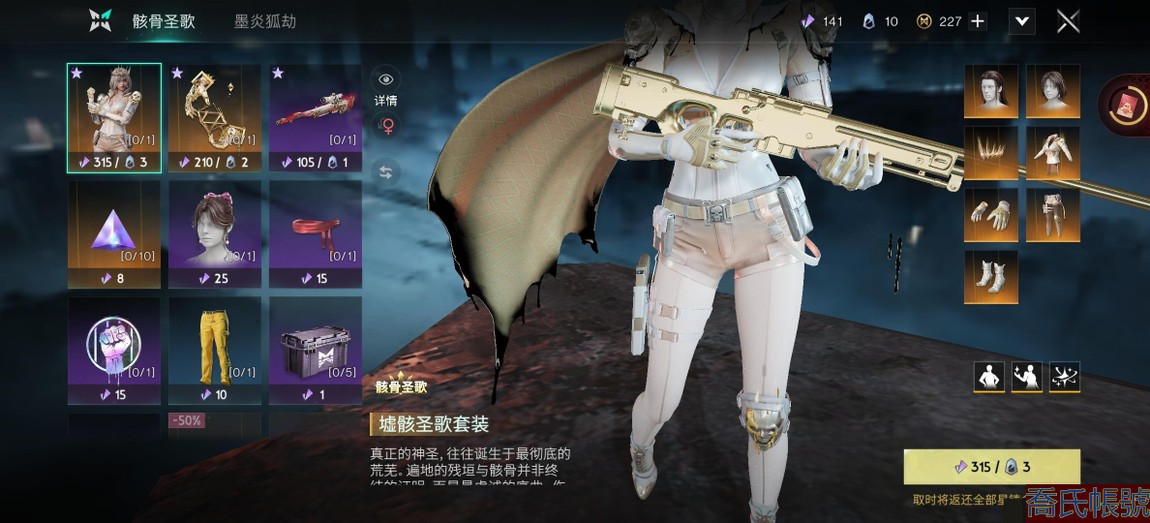Preview the gloves equipment slot
The width and height of the screenshot is (1150, 523).
pyautogui.click(x=991, y=215)
